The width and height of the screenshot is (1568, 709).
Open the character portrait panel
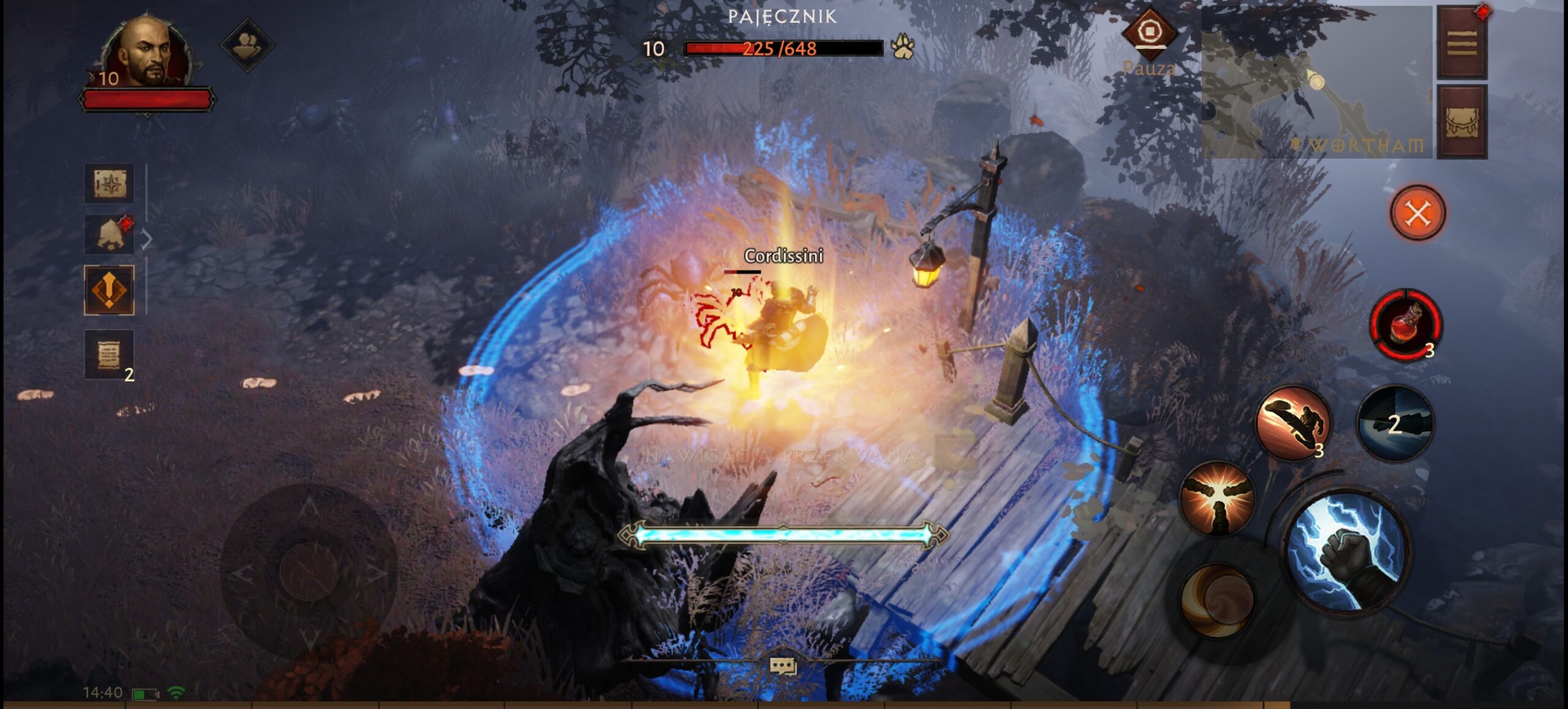click(147, 53)
